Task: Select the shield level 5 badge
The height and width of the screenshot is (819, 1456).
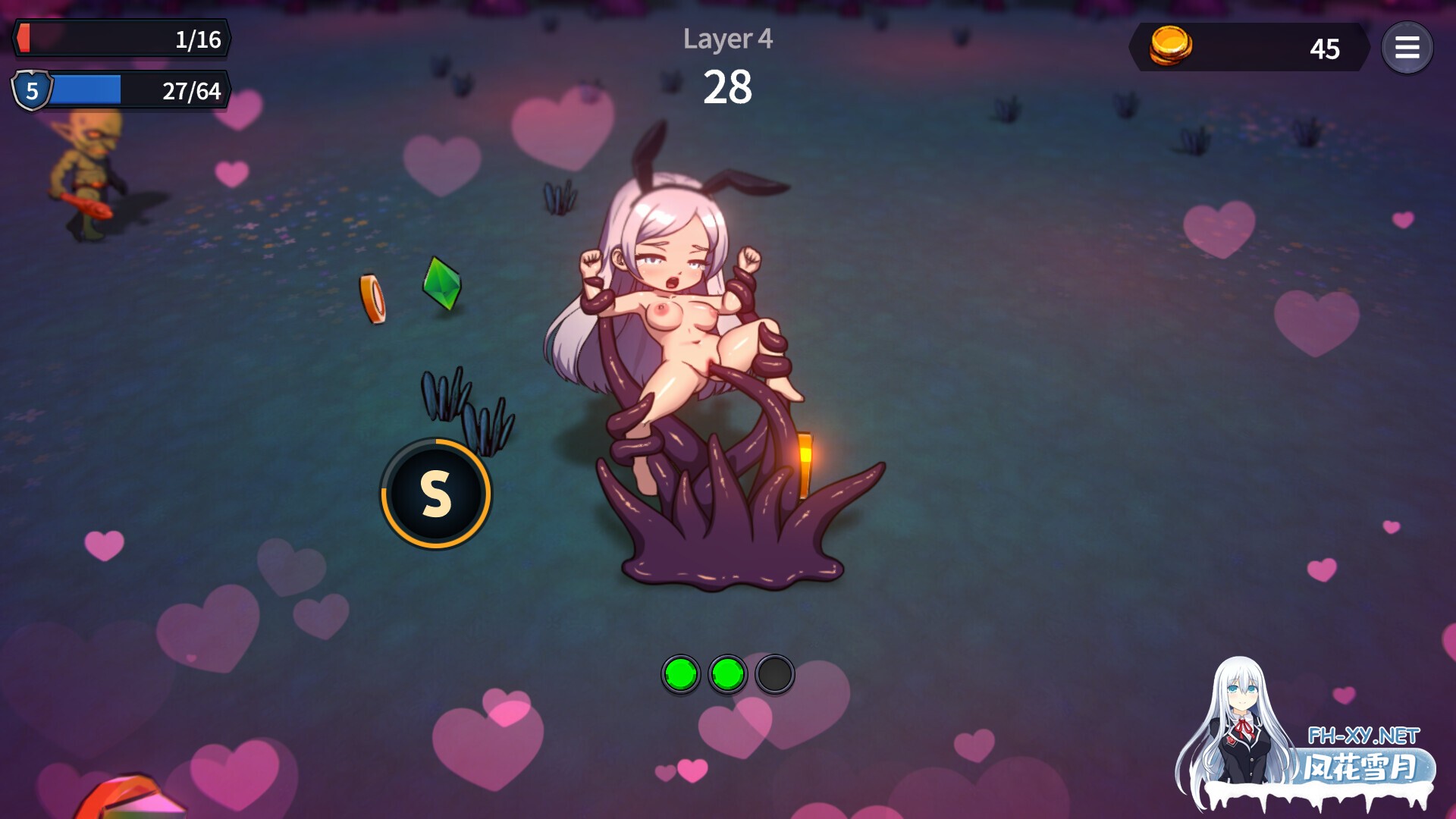Action: click(x=31, y=91)
